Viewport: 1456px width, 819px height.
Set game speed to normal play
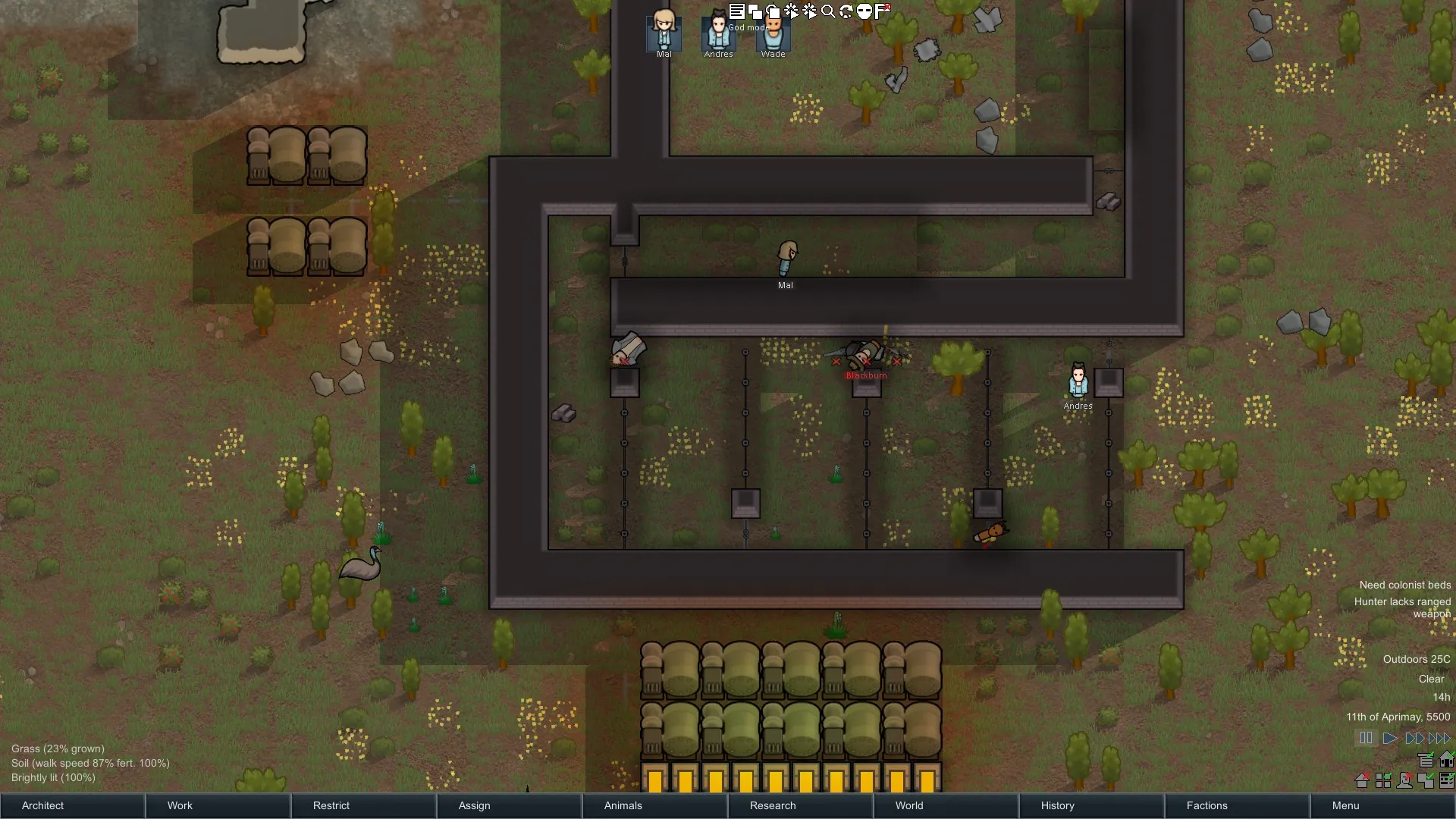tap(1390, 738)
